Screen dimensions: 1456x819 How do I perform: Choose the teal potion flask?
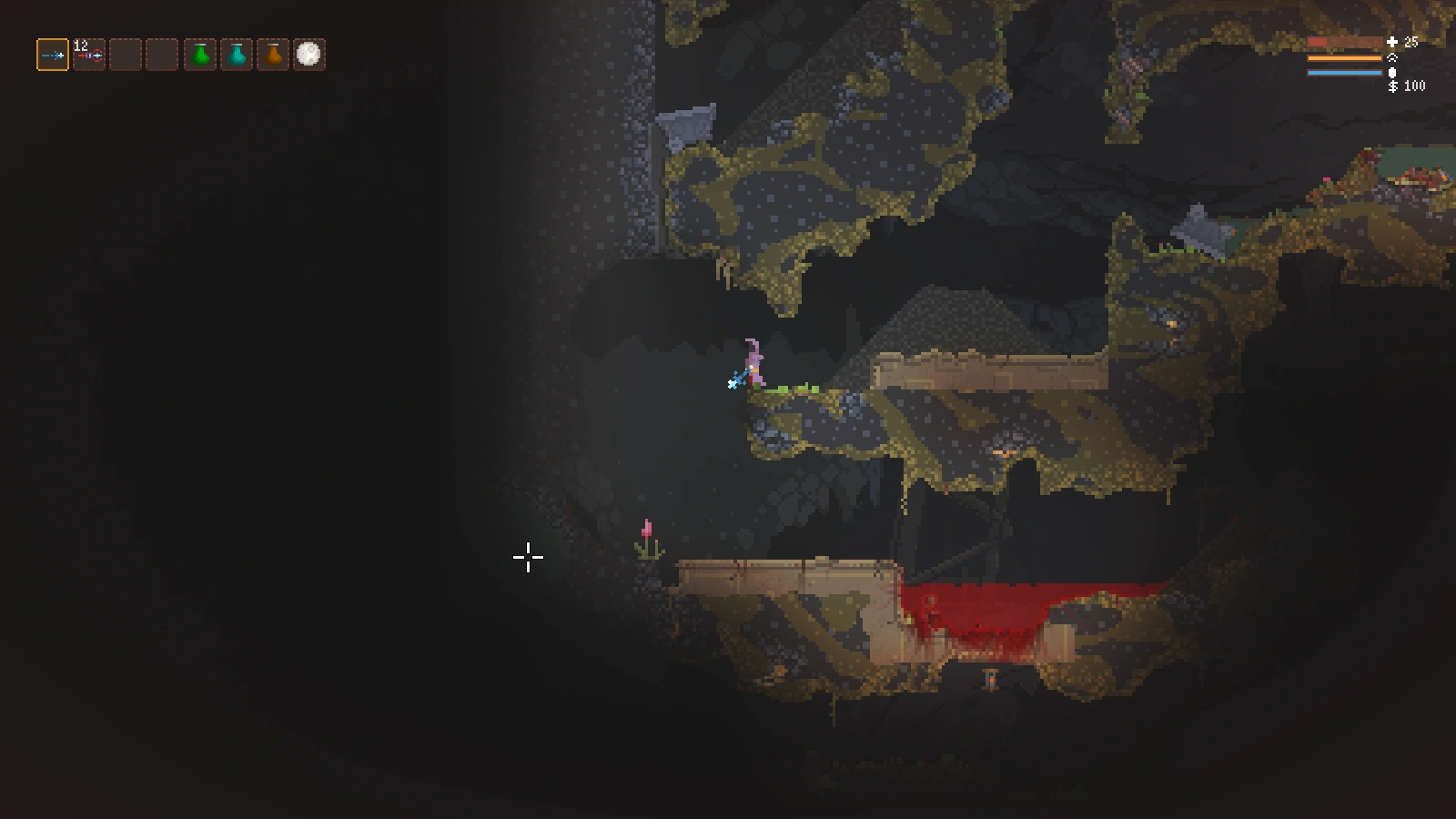[x=237, y=55]
